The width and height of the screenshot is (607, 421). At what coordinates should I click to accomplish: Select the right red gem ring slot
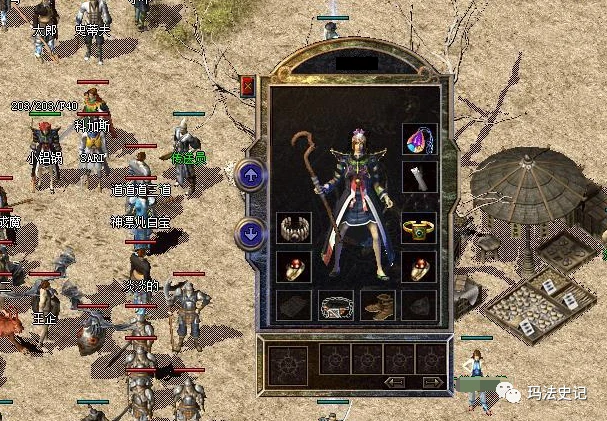coord(418,266)
